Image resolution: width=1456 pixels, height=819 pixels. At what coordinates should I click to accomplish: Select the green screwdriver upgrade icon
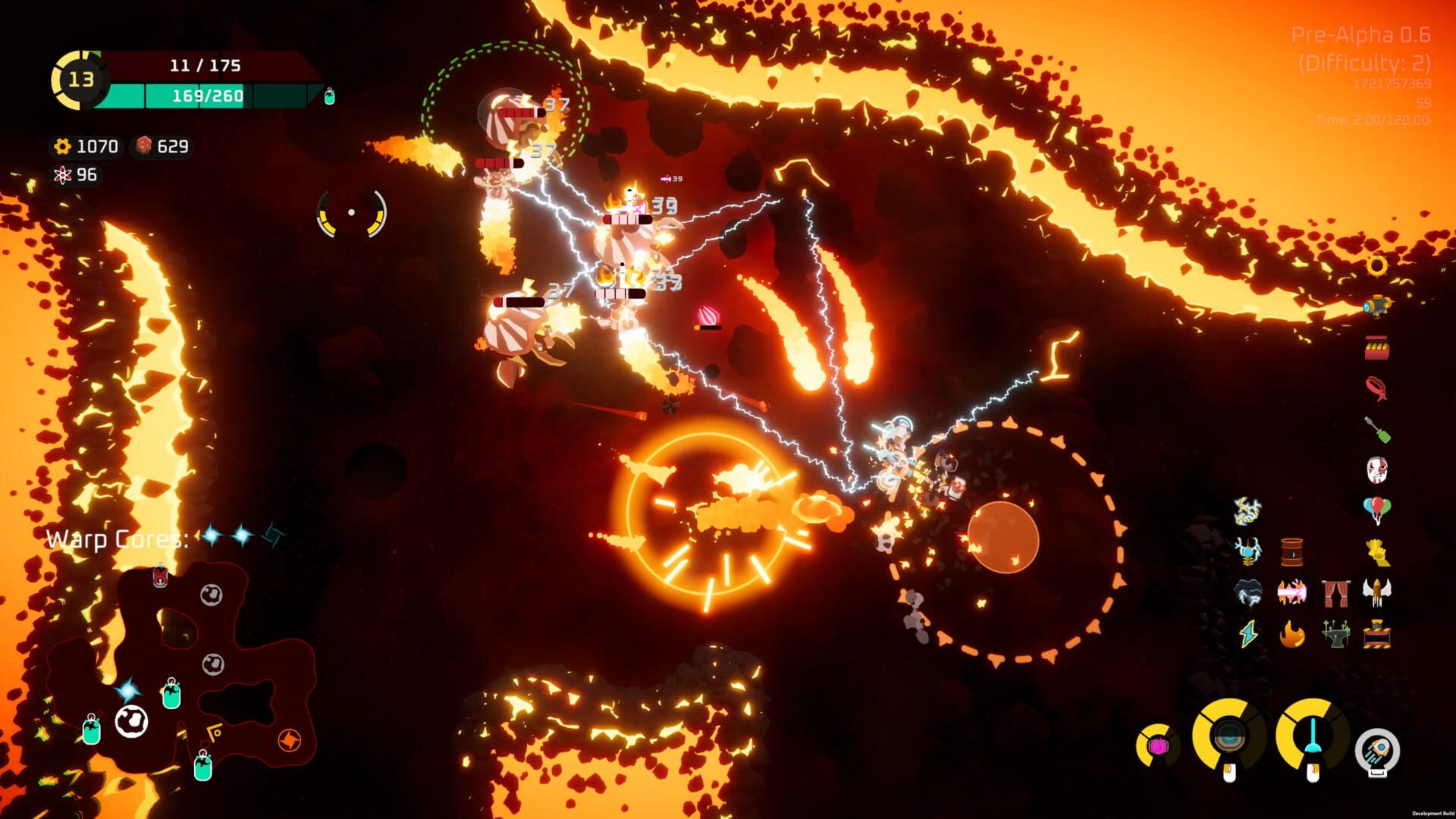[1378, 428]
